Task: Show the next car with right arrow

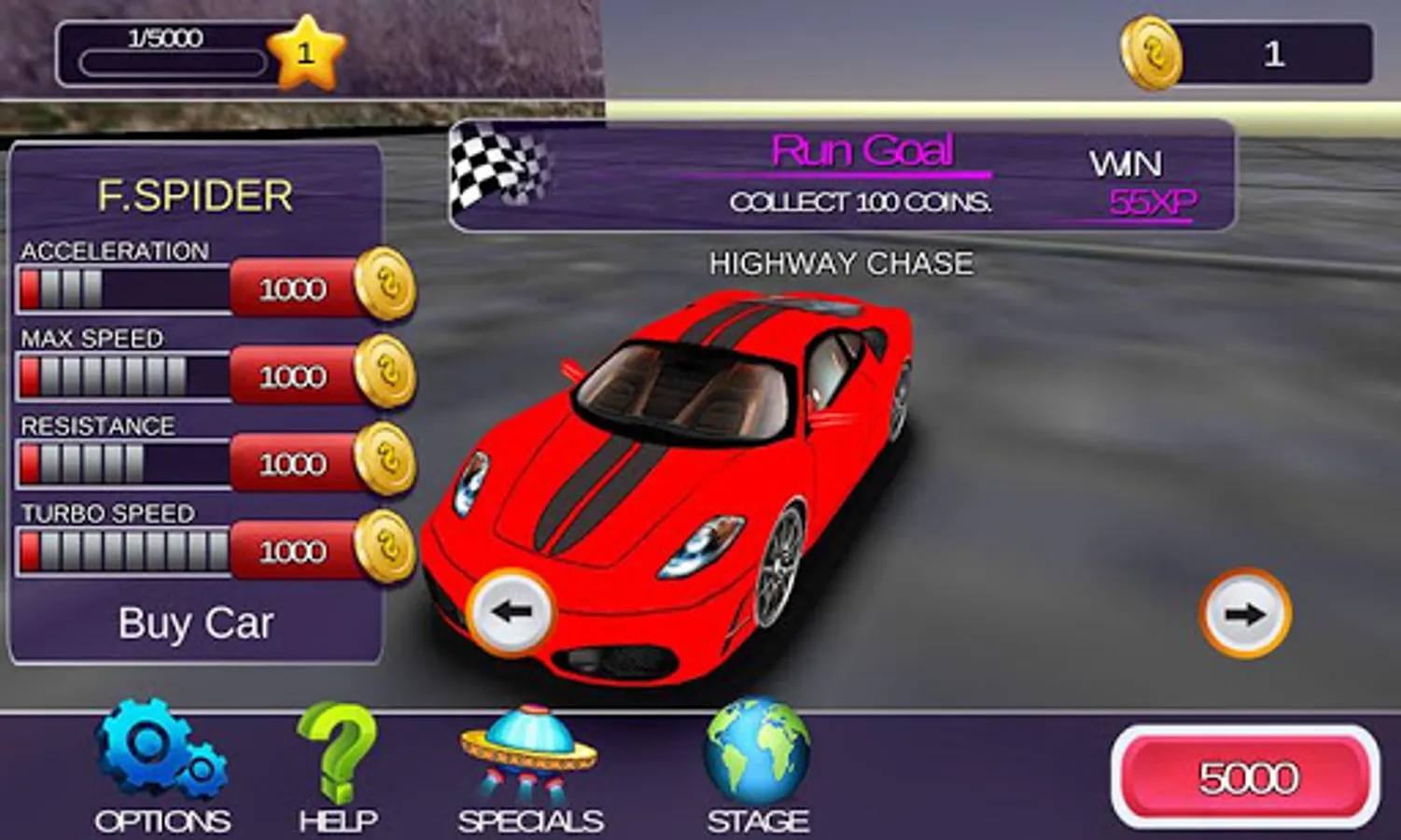Action: 1245,613
